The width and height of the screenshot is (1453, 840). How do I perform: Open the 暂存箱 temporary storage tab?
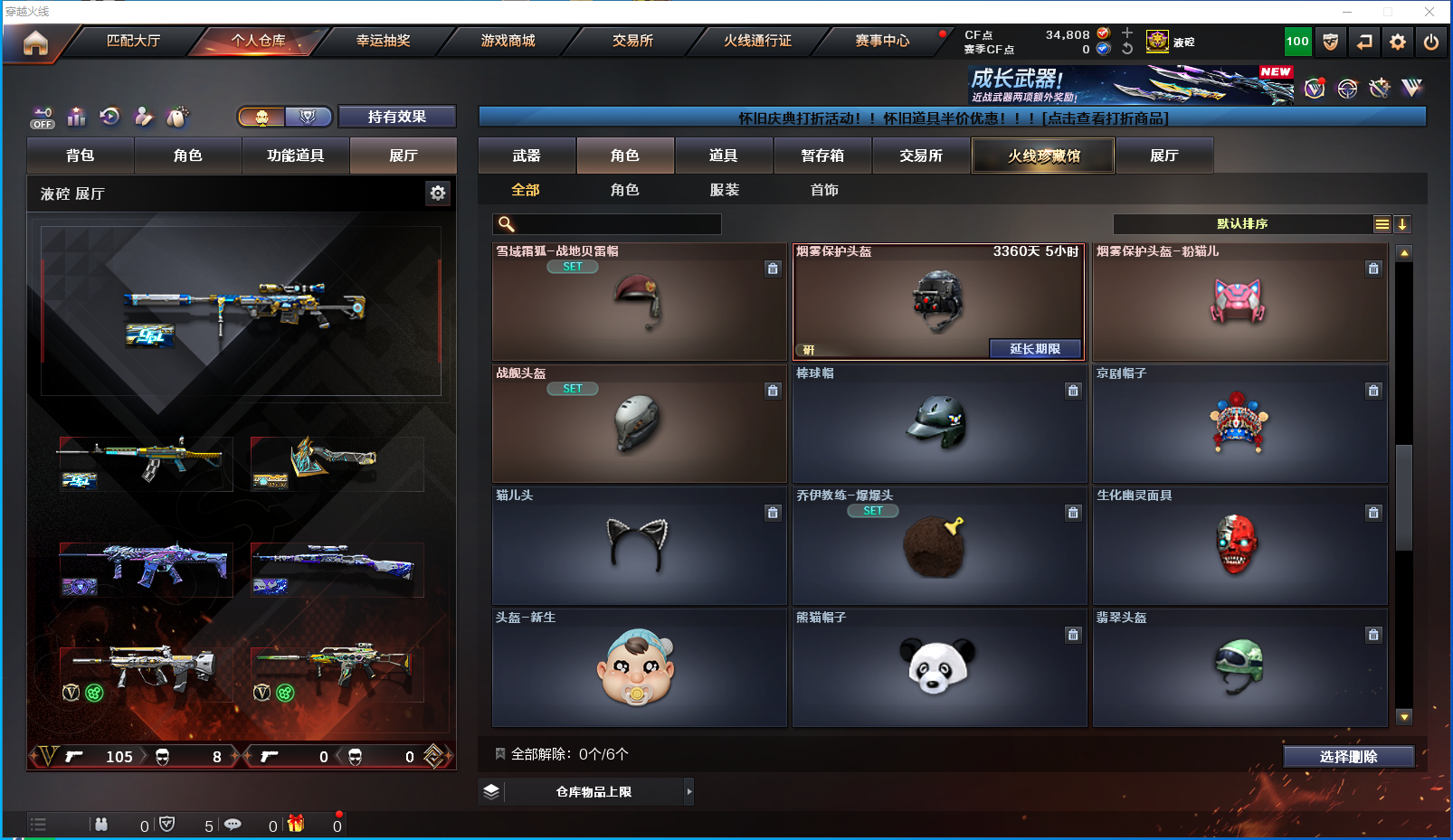(x=822, y=156)
